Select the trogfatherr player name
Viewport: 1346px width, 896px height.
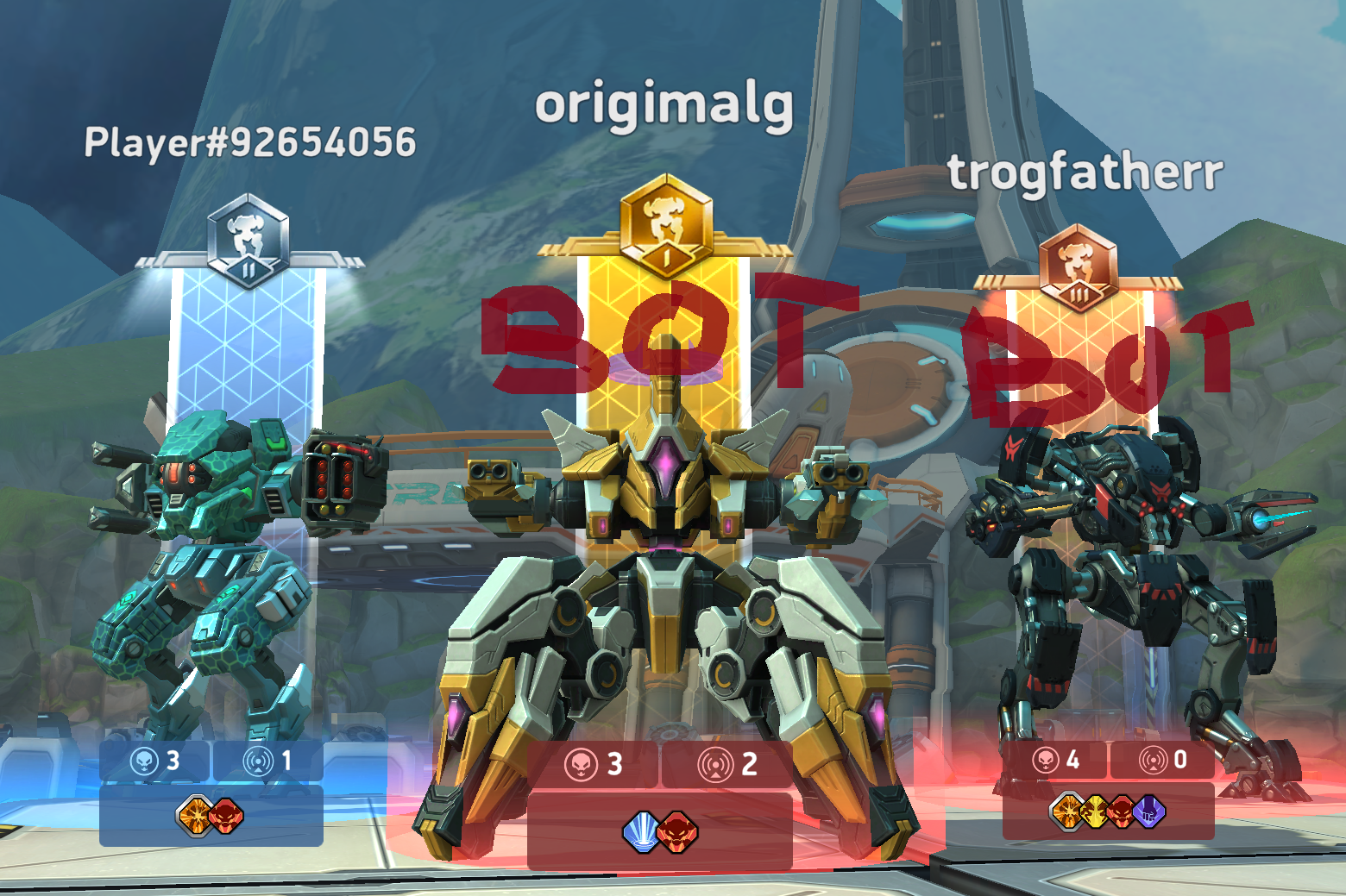point(1085,172)
